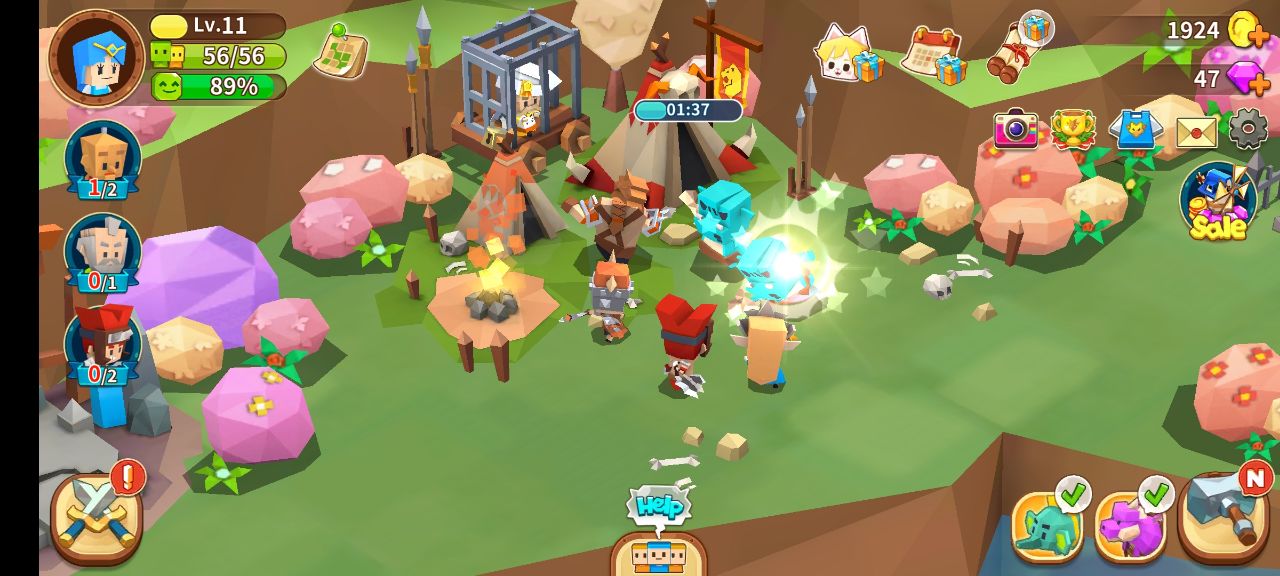
Task: Open the blue shirt costume icon
Action: pos(1134,130)
